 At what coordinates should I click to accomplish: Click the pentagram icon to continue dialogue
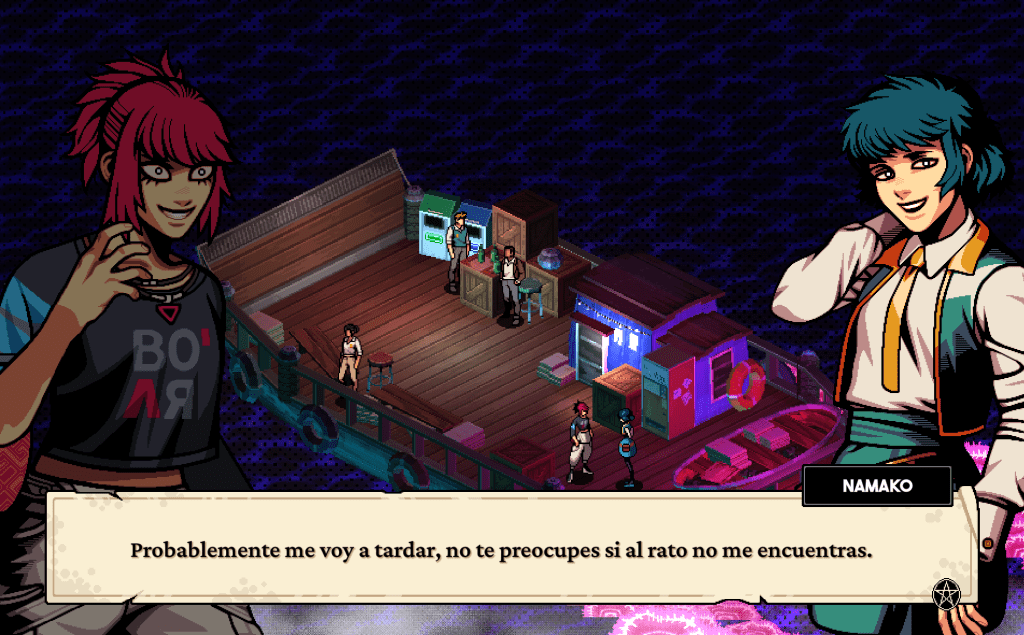pos(945,593)
